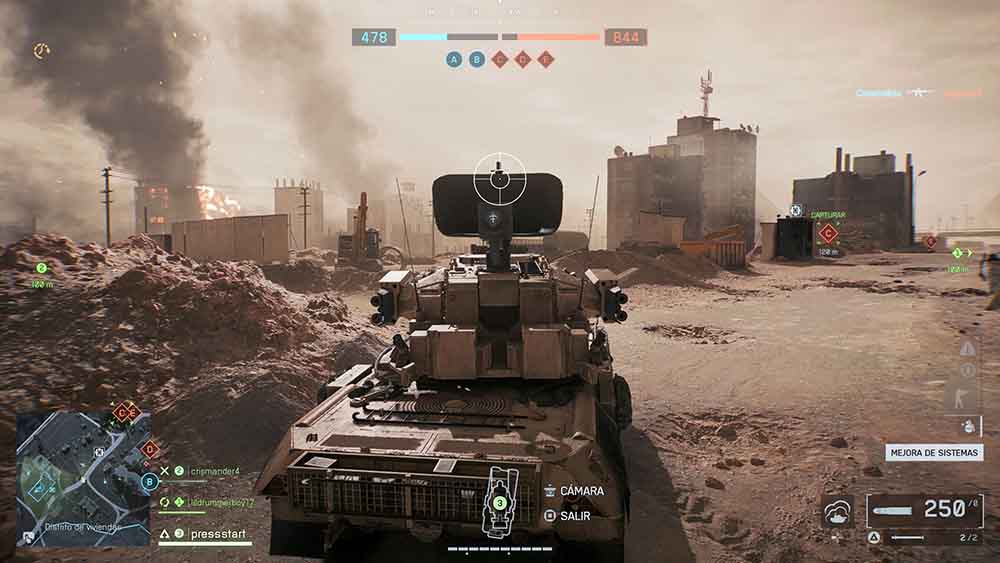Click the warning triangle status icon
This screenshot has height=563, width=1000.
pos(967,348)
